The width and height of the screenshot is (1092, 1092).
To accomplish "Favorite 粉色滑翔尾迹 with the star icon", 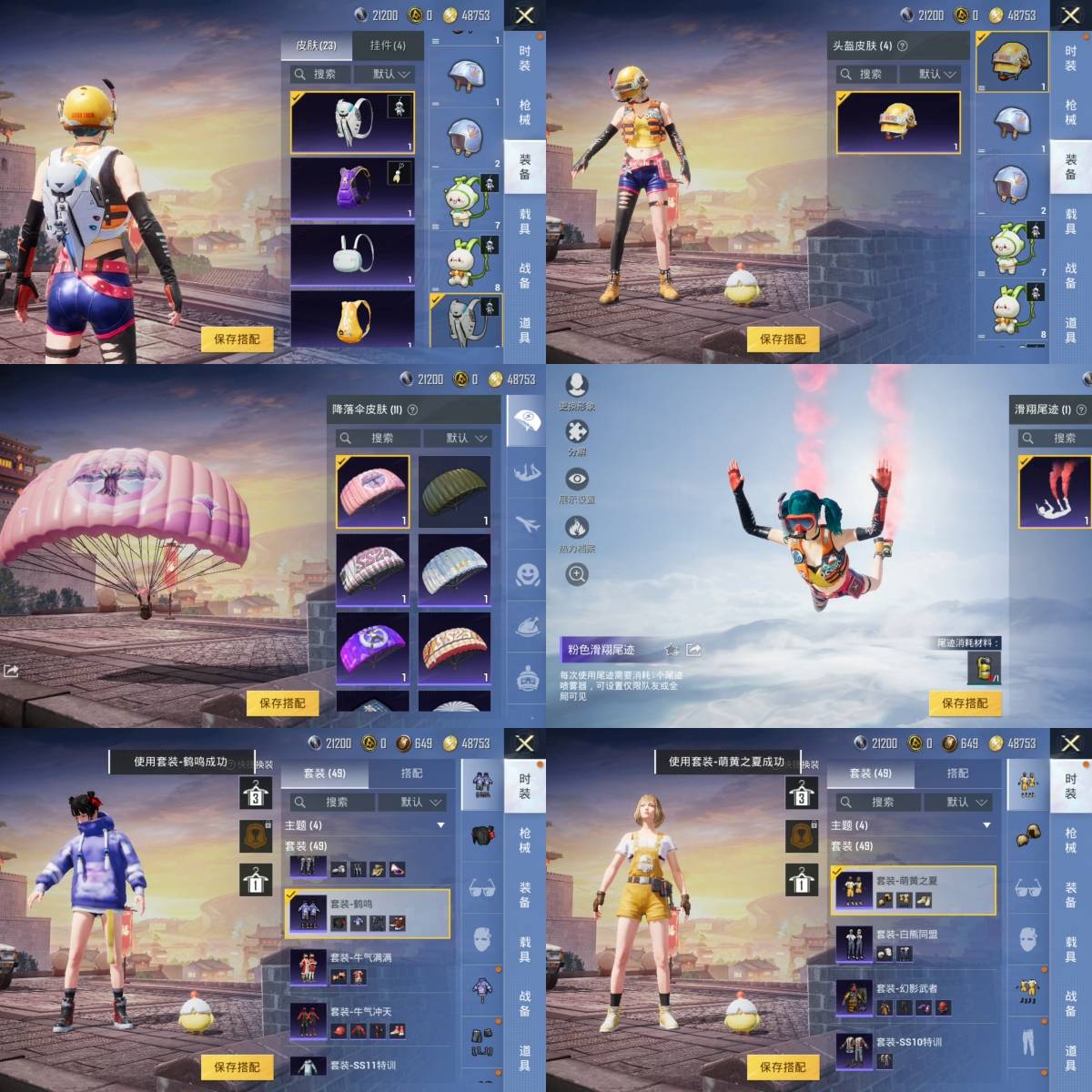I will (x=672, y=650).
